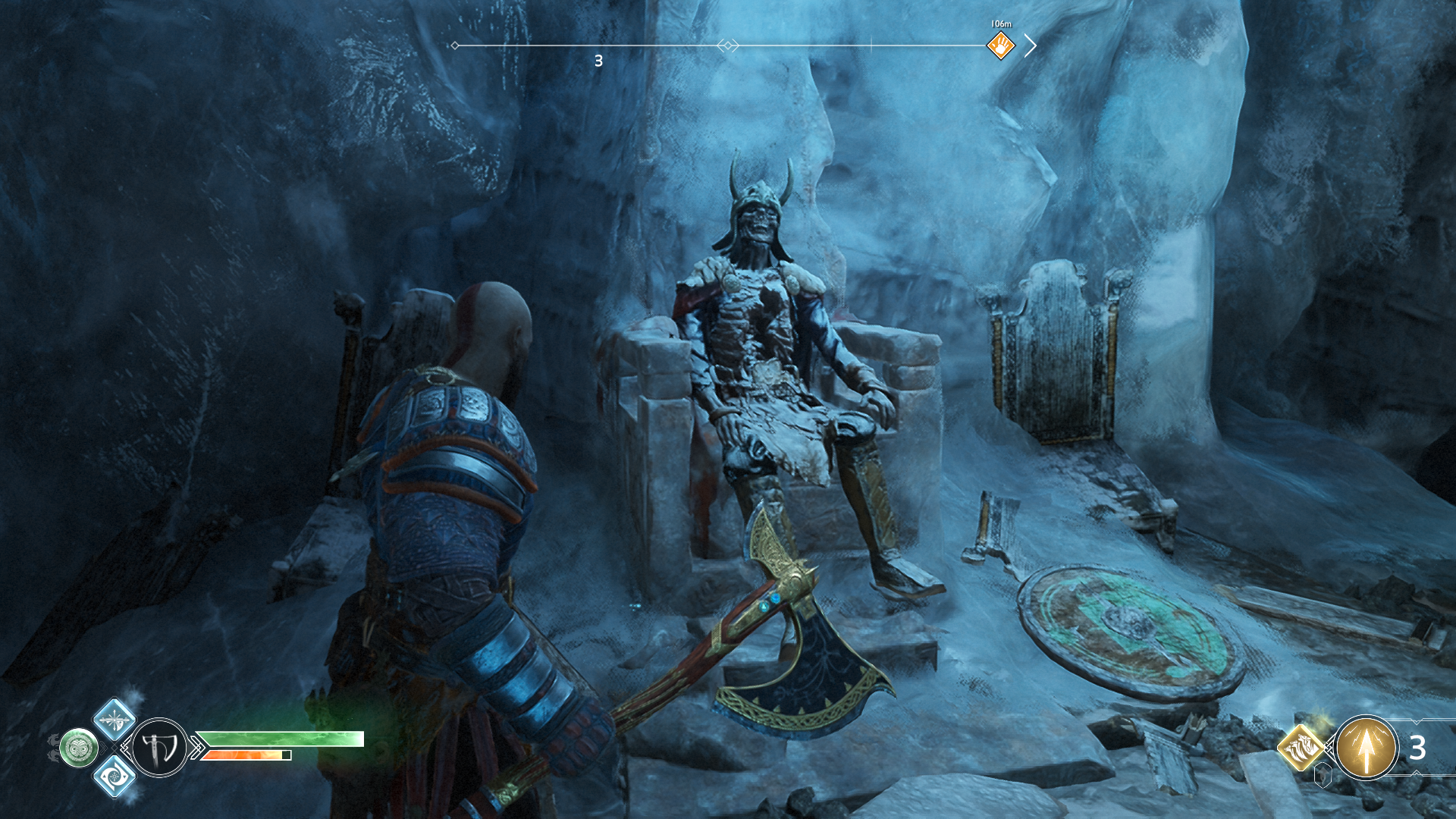Image resolution: width=1456 pixels, height=819 pixels.
Task: Select the Leviathan Axe weapon icon
Action: (160, 748)
